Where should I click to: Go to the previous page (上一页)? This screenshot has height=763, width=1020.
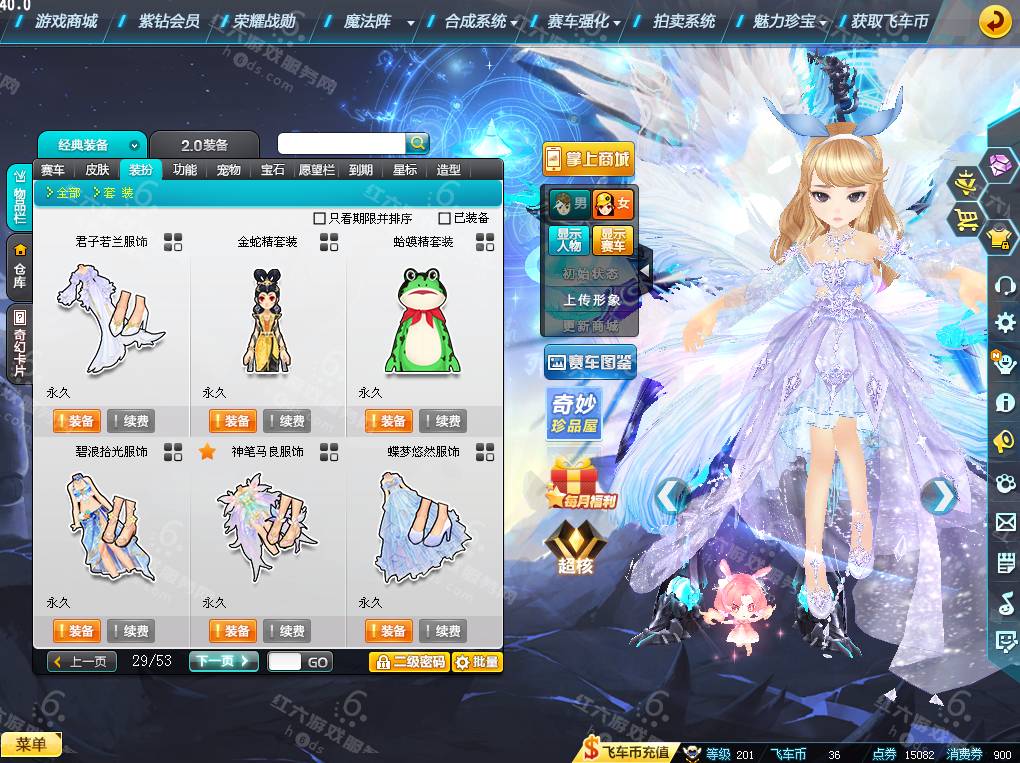83,661
